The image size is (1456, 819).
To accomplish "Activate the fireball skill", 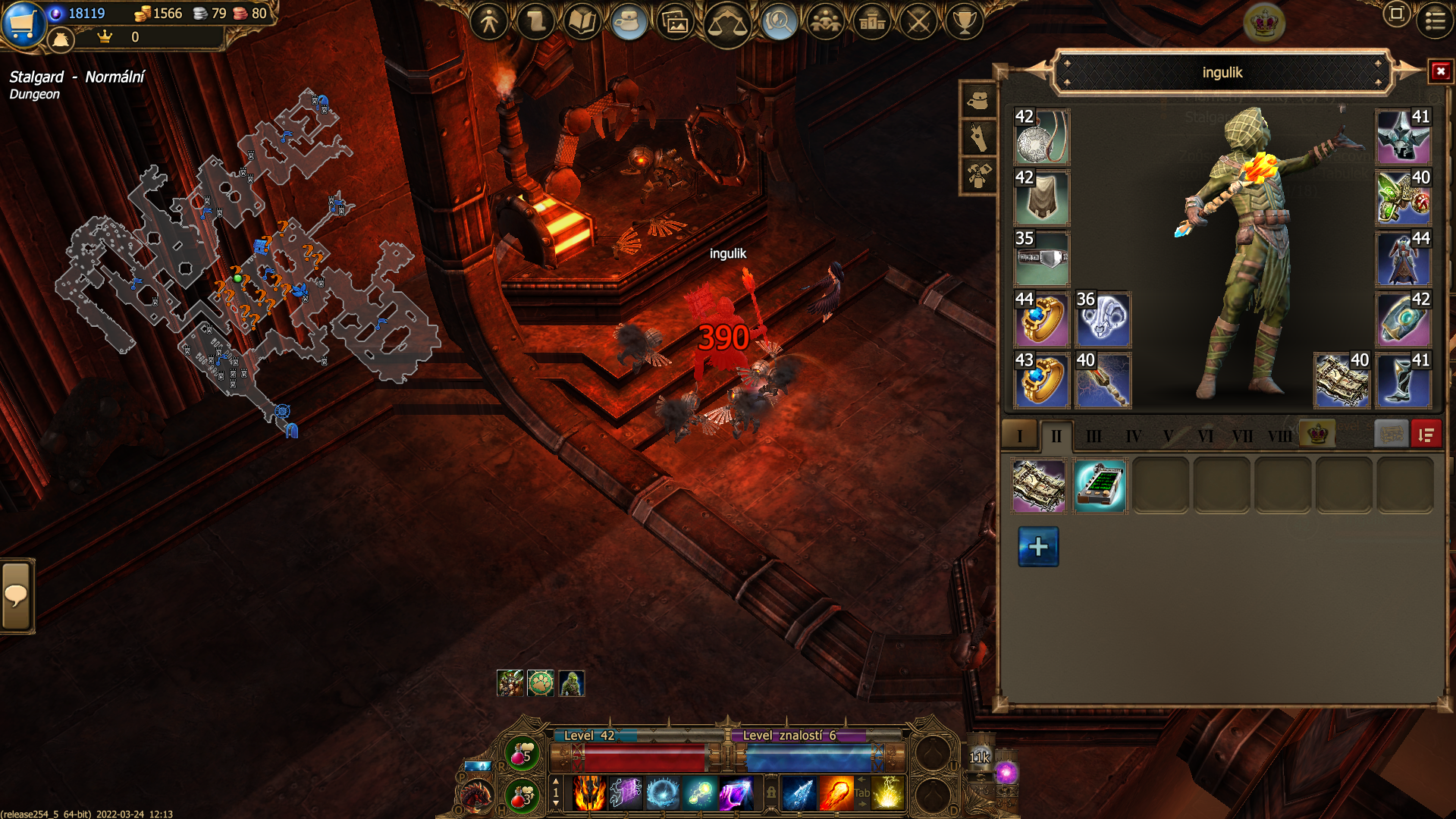I will pyautogui.click(x=836, y=794).
